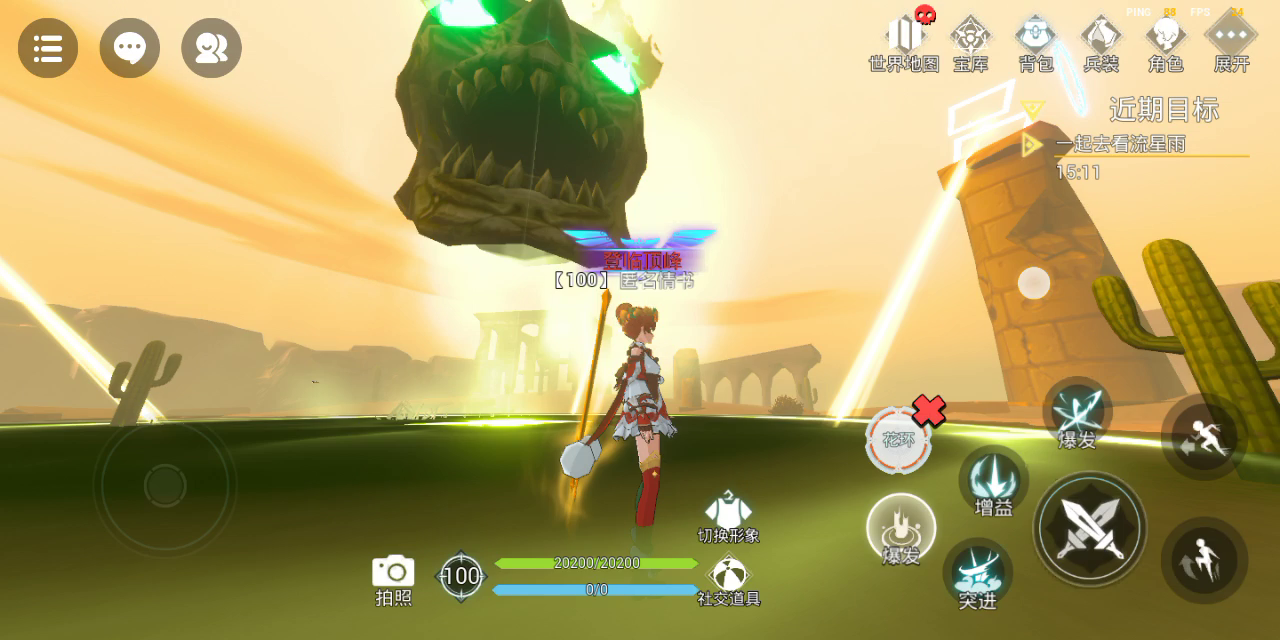Image resolution: width=1280 pixels, height=640 pixels.
Task: Open the 兵装 armament screen
Action: click(x=1101, y=42)
